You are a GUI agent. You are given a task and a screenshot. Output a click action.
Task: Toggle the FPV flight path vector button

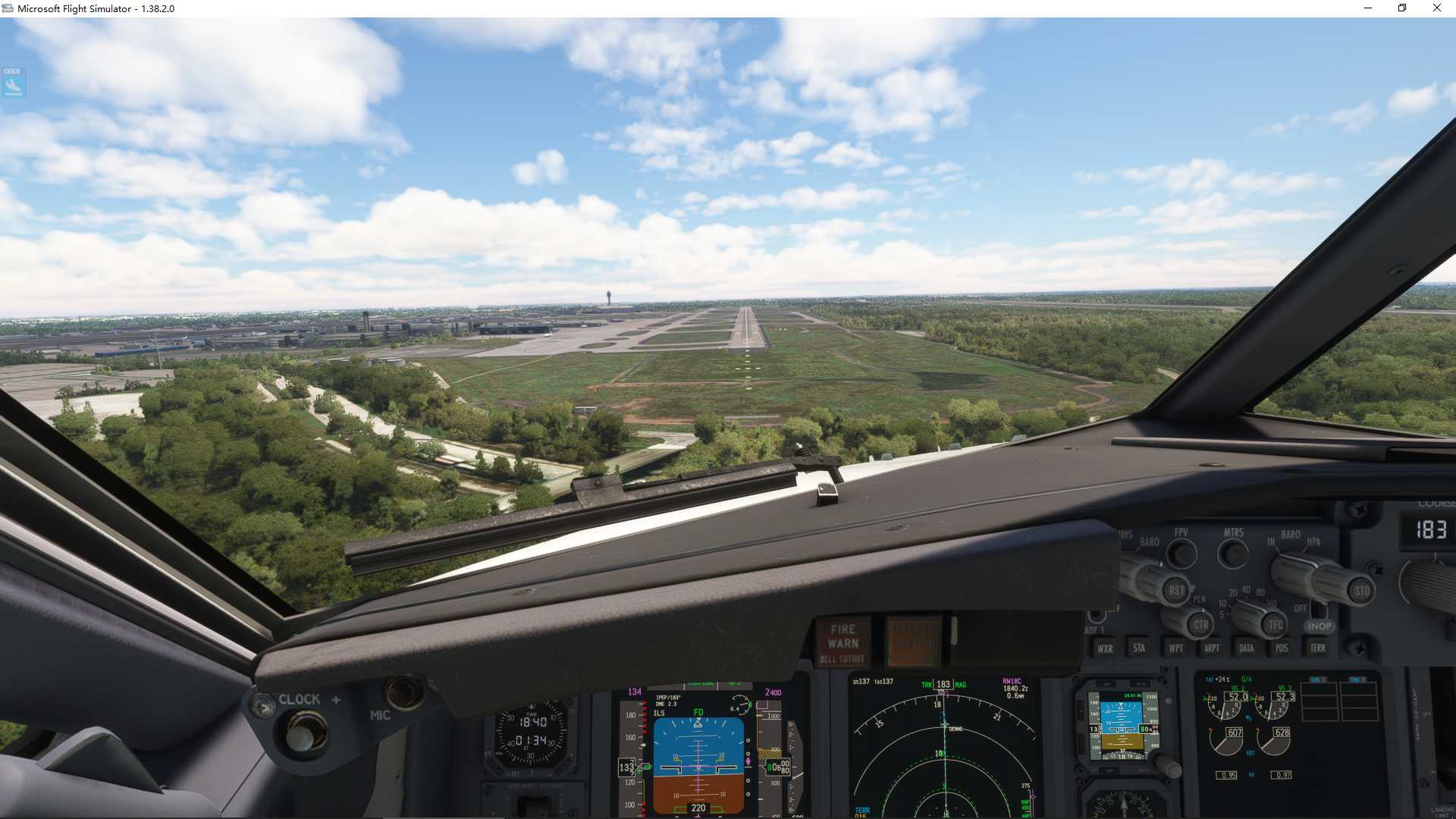(1181, 554)
